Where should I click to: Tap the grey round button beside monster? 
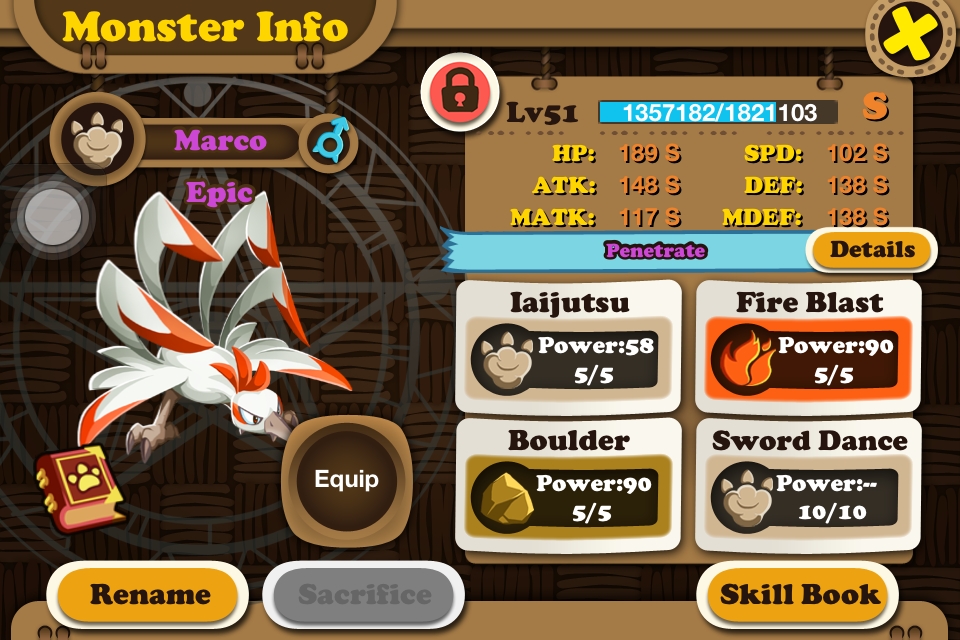coord(53,211)
